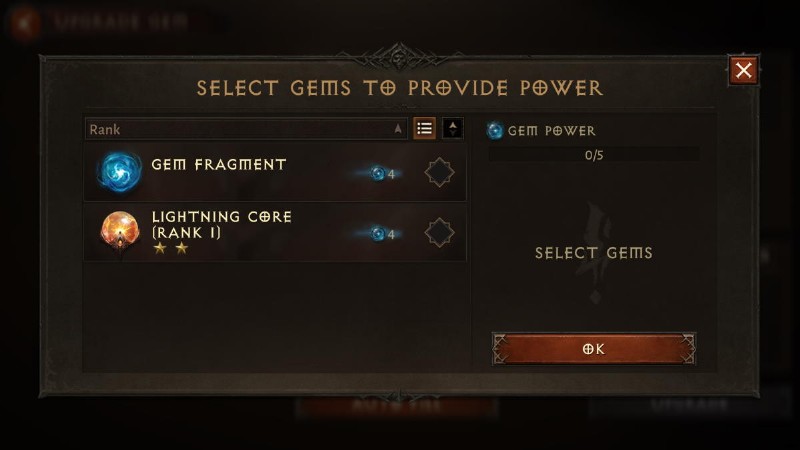
Task: Click the Gem Fragment blue swirl icon
Action: pos(120,172)
